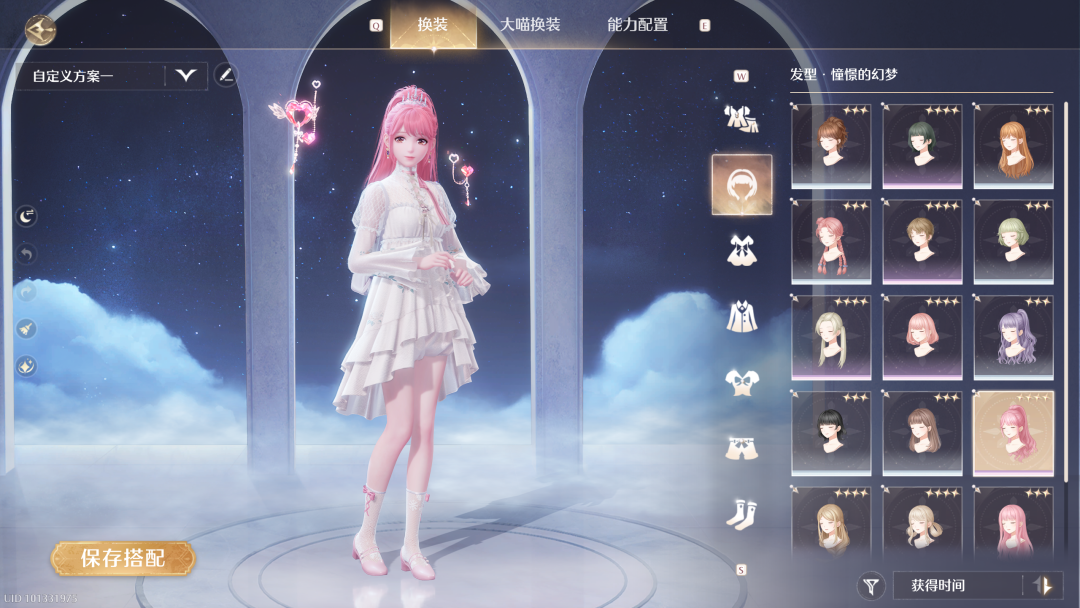Choose the orange long hair thumbnail
Image resolution: width=1080 pixels, height=608 pixels.
coord(1013,146)
